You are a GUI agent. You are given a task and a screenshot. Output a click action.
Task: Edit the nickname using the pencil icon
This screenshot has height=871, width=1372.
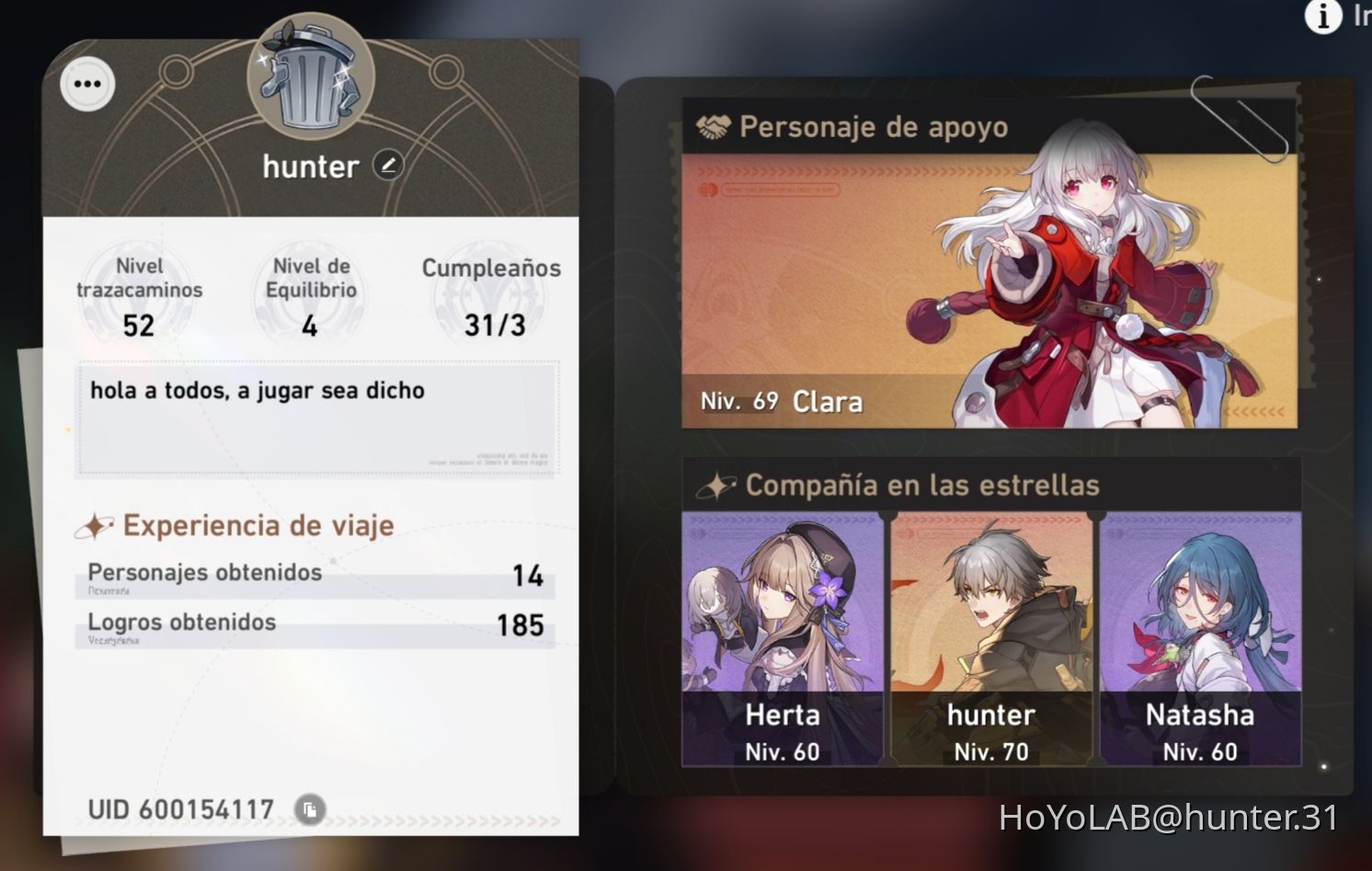tap(390, 166)
